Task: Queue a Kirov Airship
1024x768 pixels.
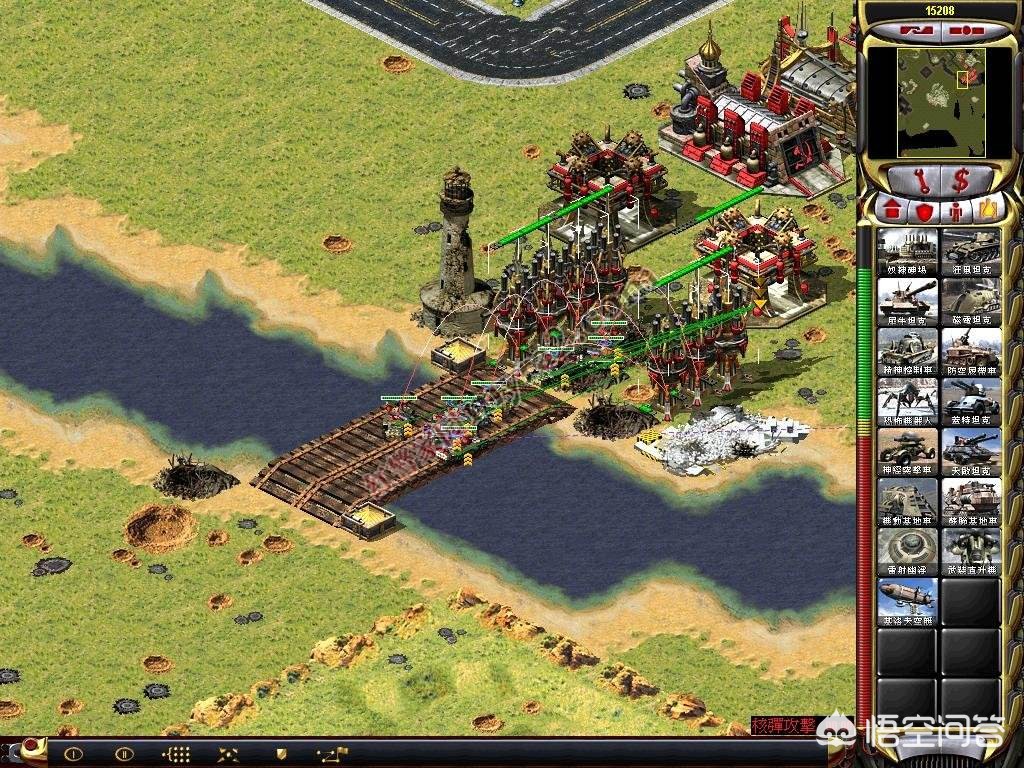Action: click(908, 600)
